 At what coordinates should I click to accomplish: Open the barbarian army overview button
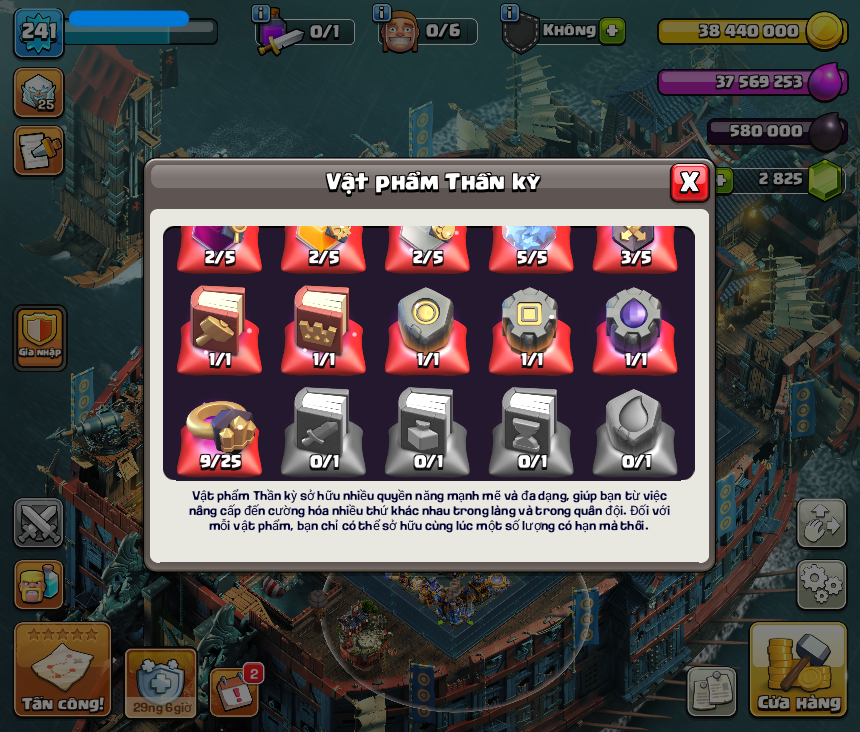pyautogui.click(x=39, y=584)
